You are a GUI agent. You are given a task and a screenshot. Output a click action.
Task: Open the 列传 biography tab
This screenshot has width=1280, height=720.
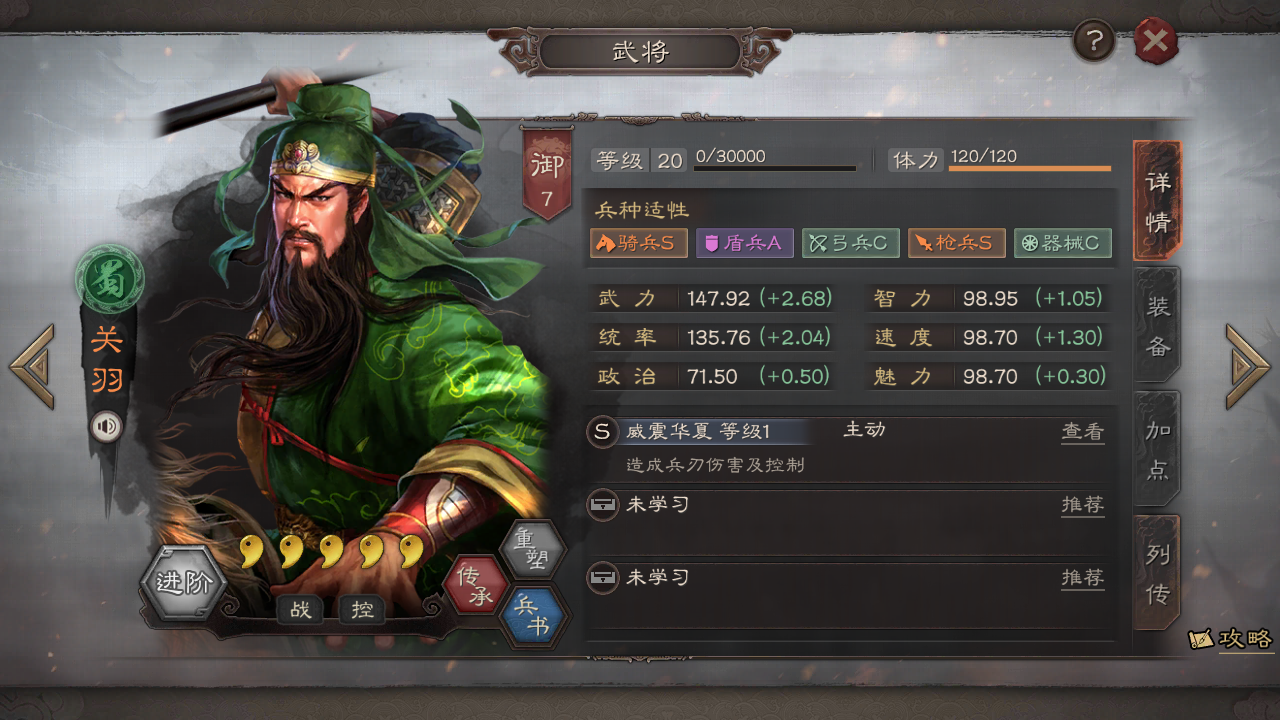click(1156, 570)
